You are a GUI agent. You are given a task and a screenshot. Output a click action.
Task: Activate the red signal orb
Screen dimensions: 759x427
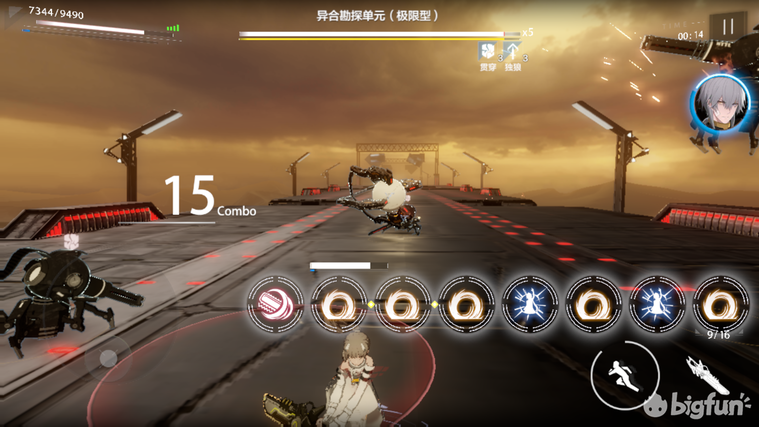click(x=277, y=303)
